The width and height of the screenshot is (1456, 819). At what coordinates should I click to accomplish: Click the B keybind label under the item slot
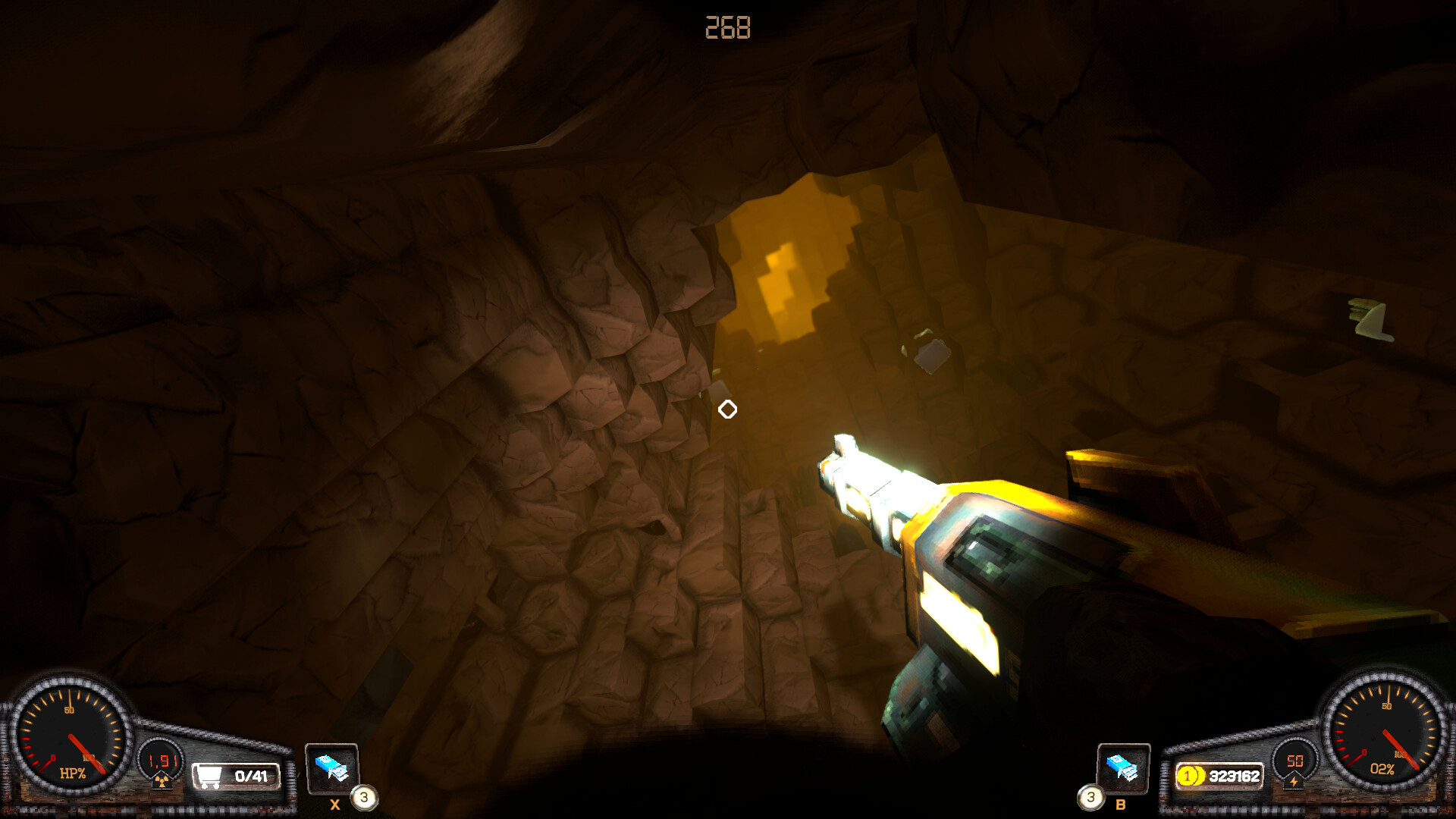click(x=1121, y=805)
